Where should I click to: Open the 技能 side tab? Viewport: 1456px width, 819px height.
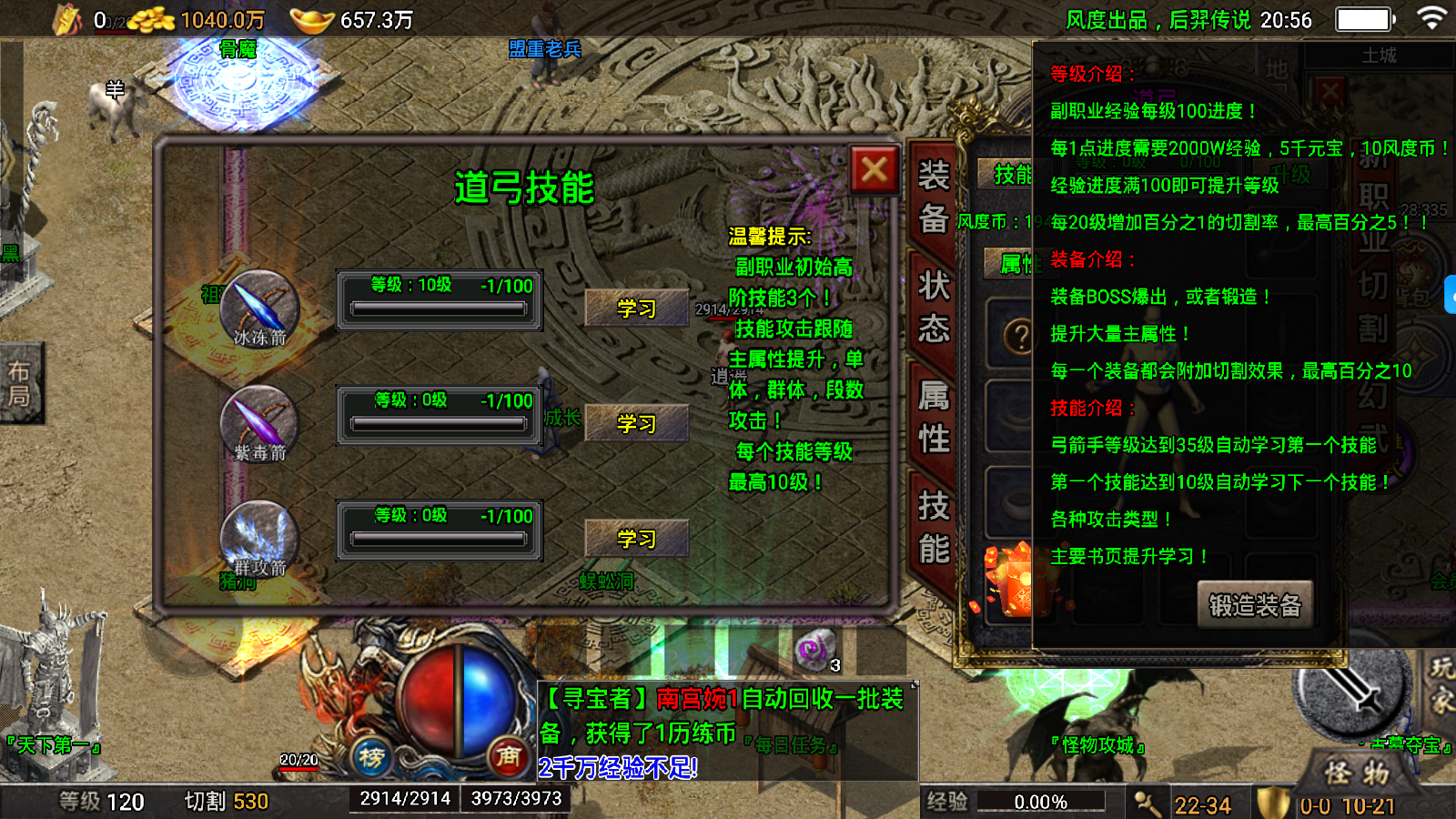pyautogui.click(x=933, y=528)
